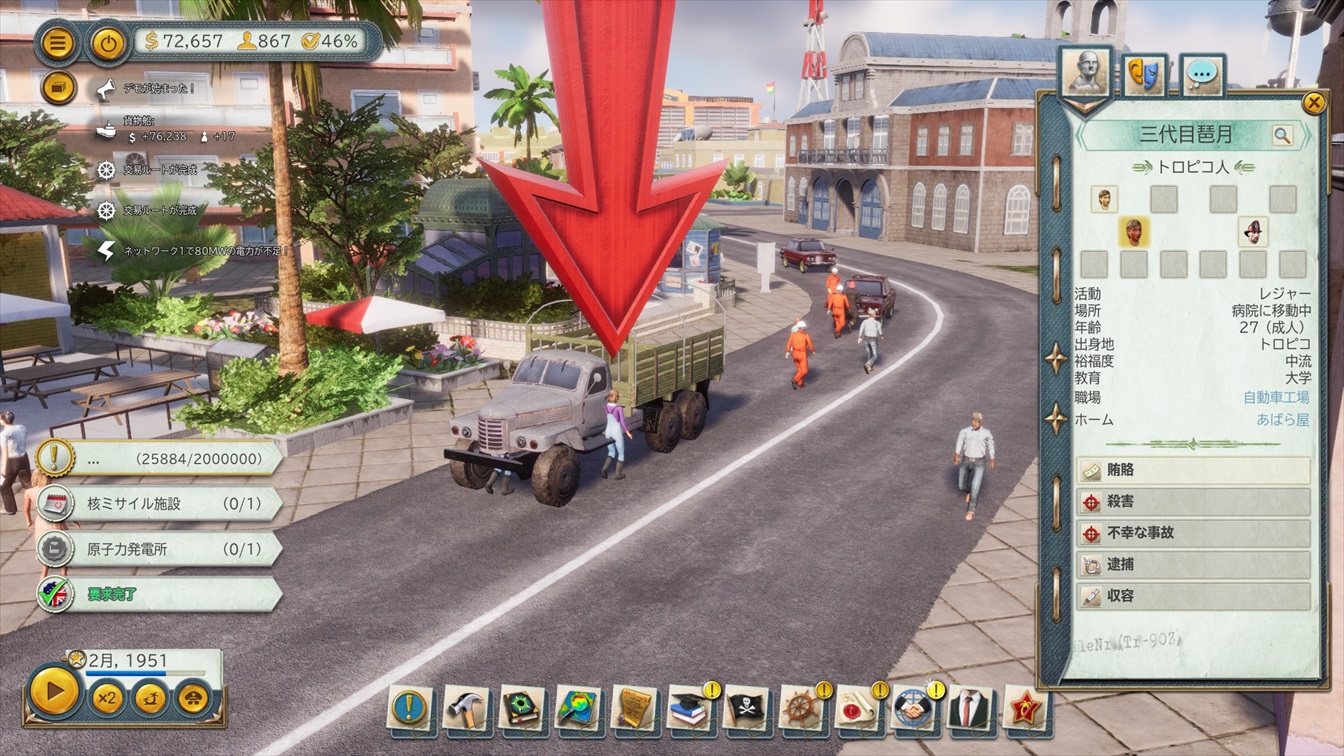Close the citizen info panel
This screenshot has width=1344, height=756.
pos(1313,102)
